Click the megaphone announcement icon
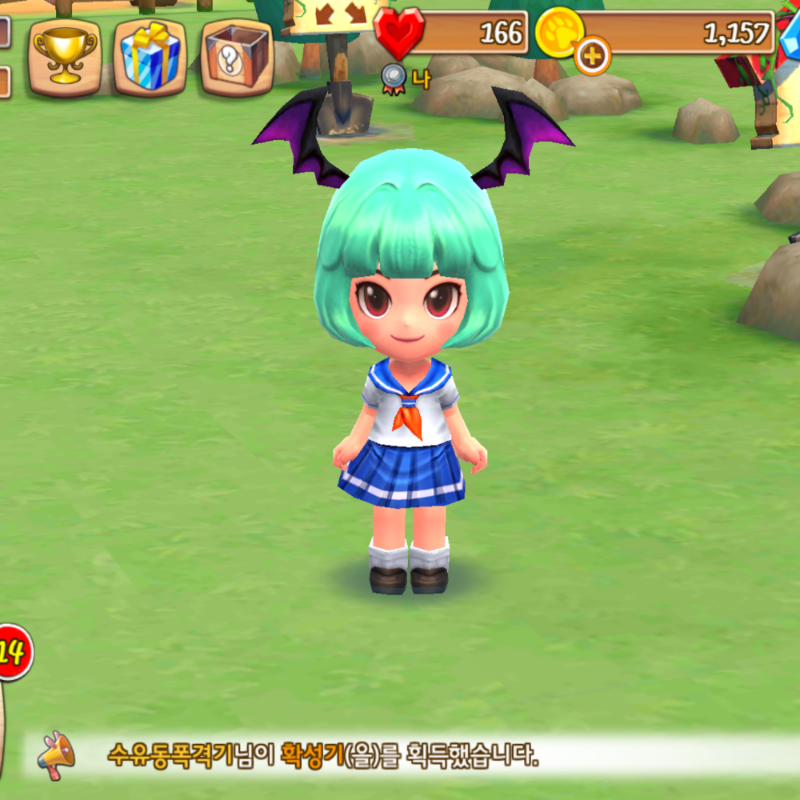 click(x=56, y=755)
